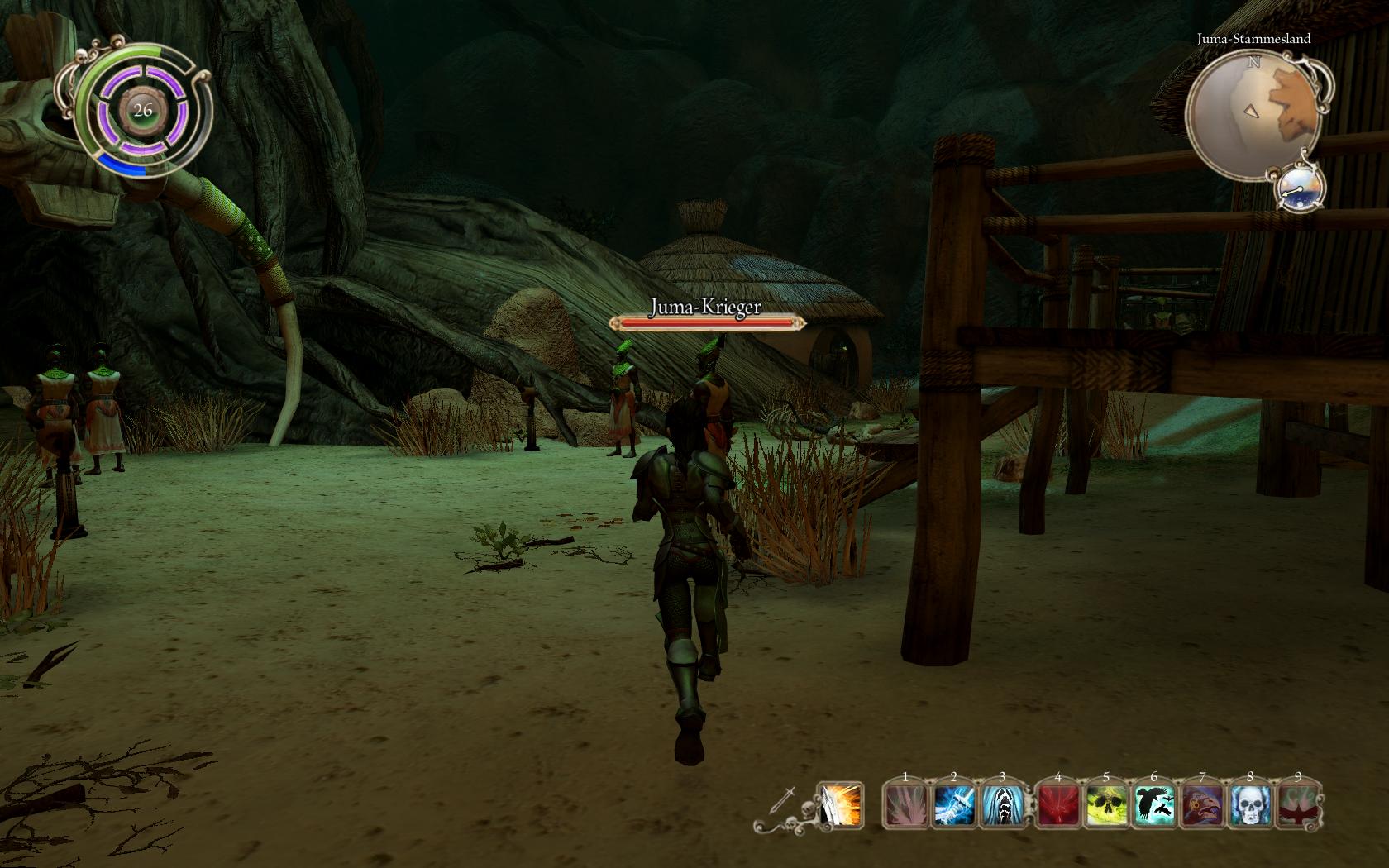This screenshot has width=1389, height=868.
Task: Click the day-night clock dial below the minimap
Action: 1300,187
